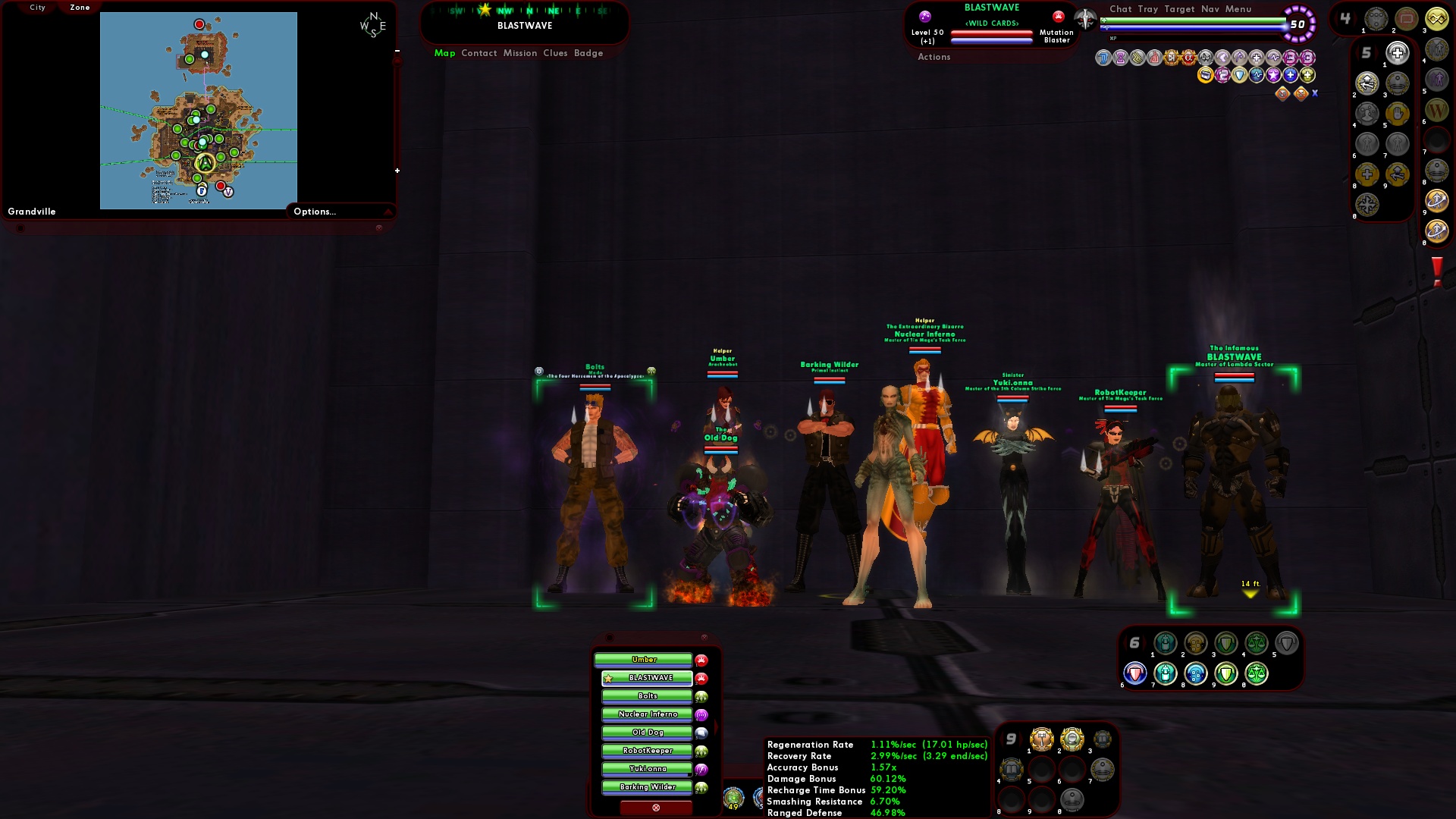
Task: Activate power slot 1 in tray 5
Action: [1396, 55]
